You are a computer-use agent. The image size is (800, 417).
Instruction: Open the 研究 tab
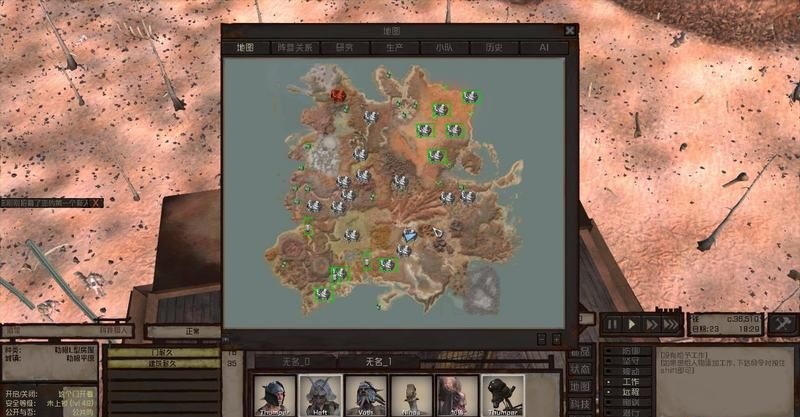pos(345,47)
